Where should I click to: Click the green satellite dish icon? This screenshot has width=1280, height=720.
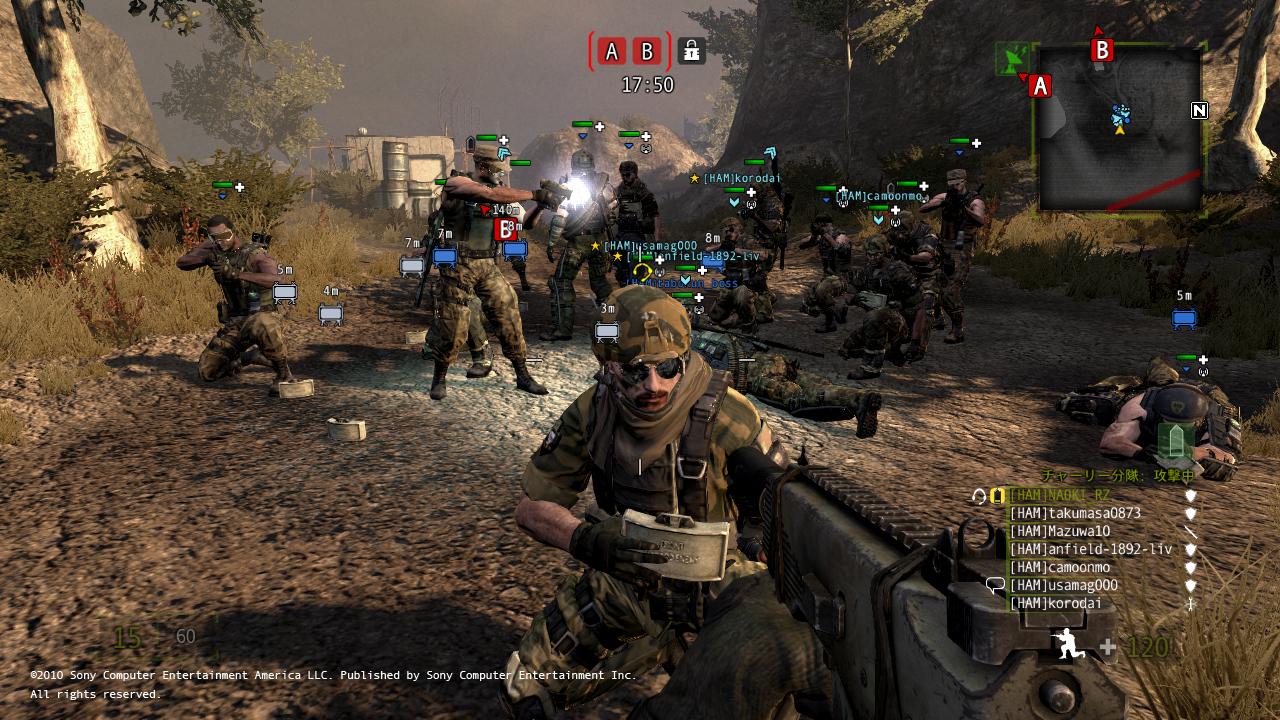(1011, 57)
